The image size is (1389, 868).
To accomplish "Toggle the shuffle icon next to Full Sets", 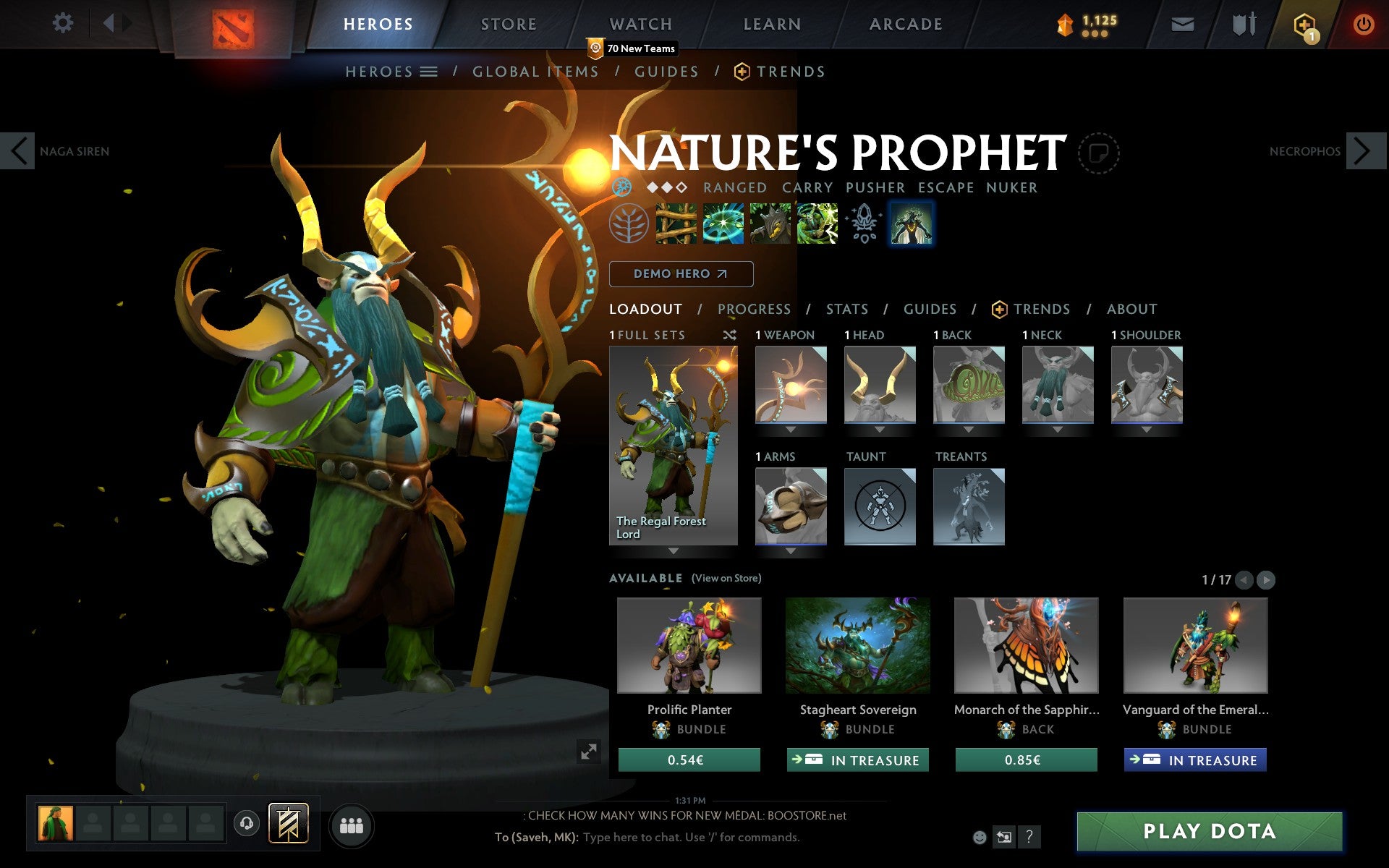I will point(730,335).
